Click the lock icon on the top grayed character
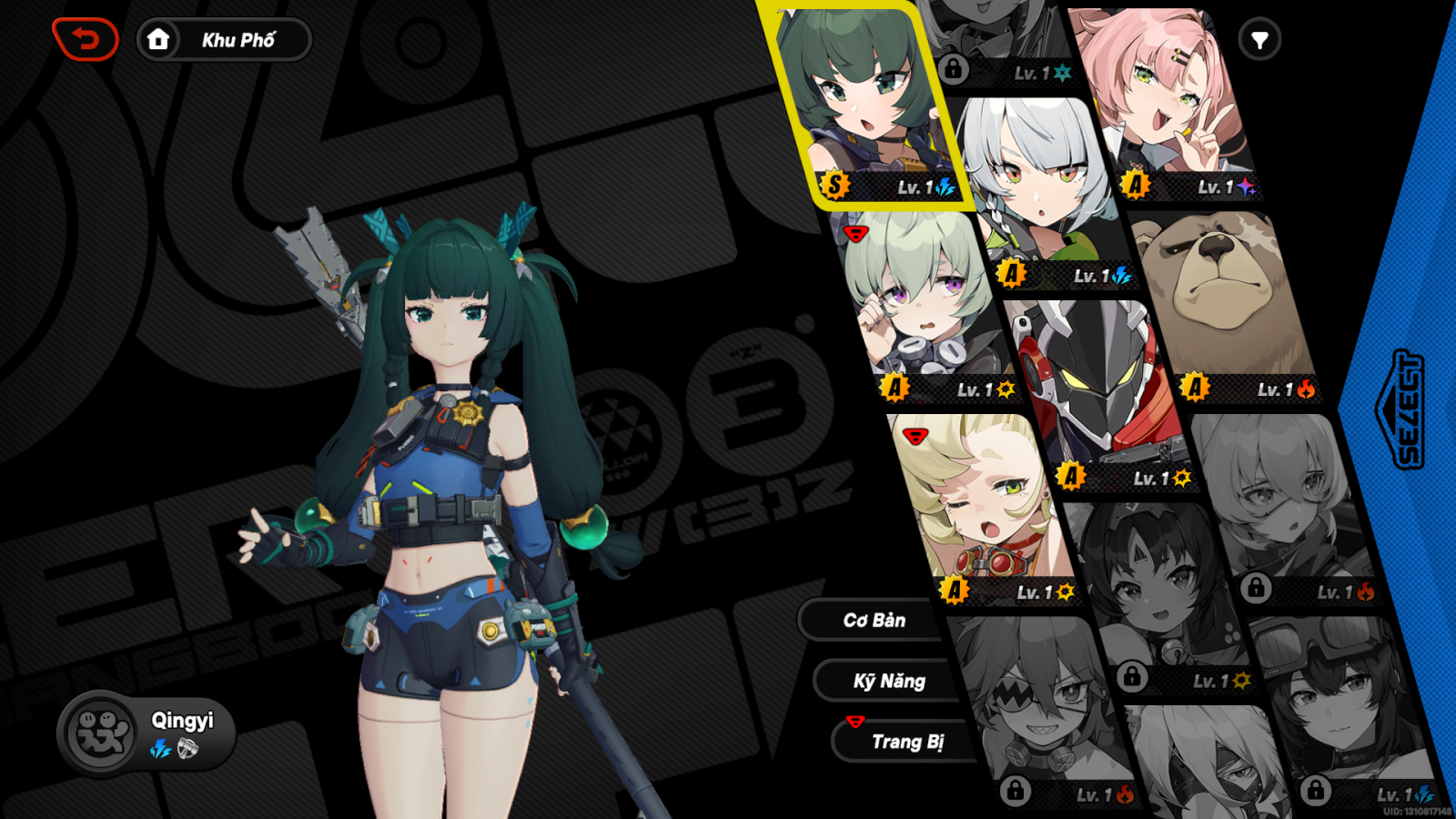The image size is (1456, 819). 952,68
